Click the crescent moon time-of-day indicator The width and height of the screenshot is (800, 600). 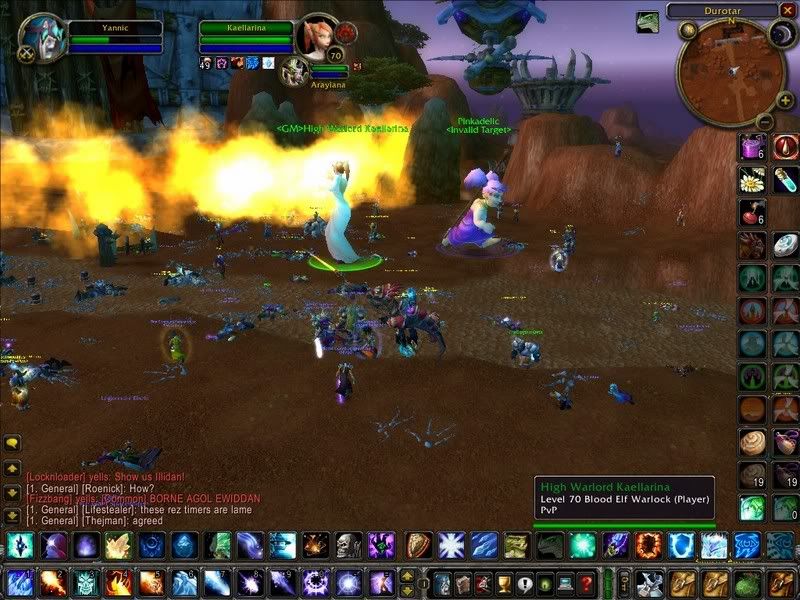point(780,35)
